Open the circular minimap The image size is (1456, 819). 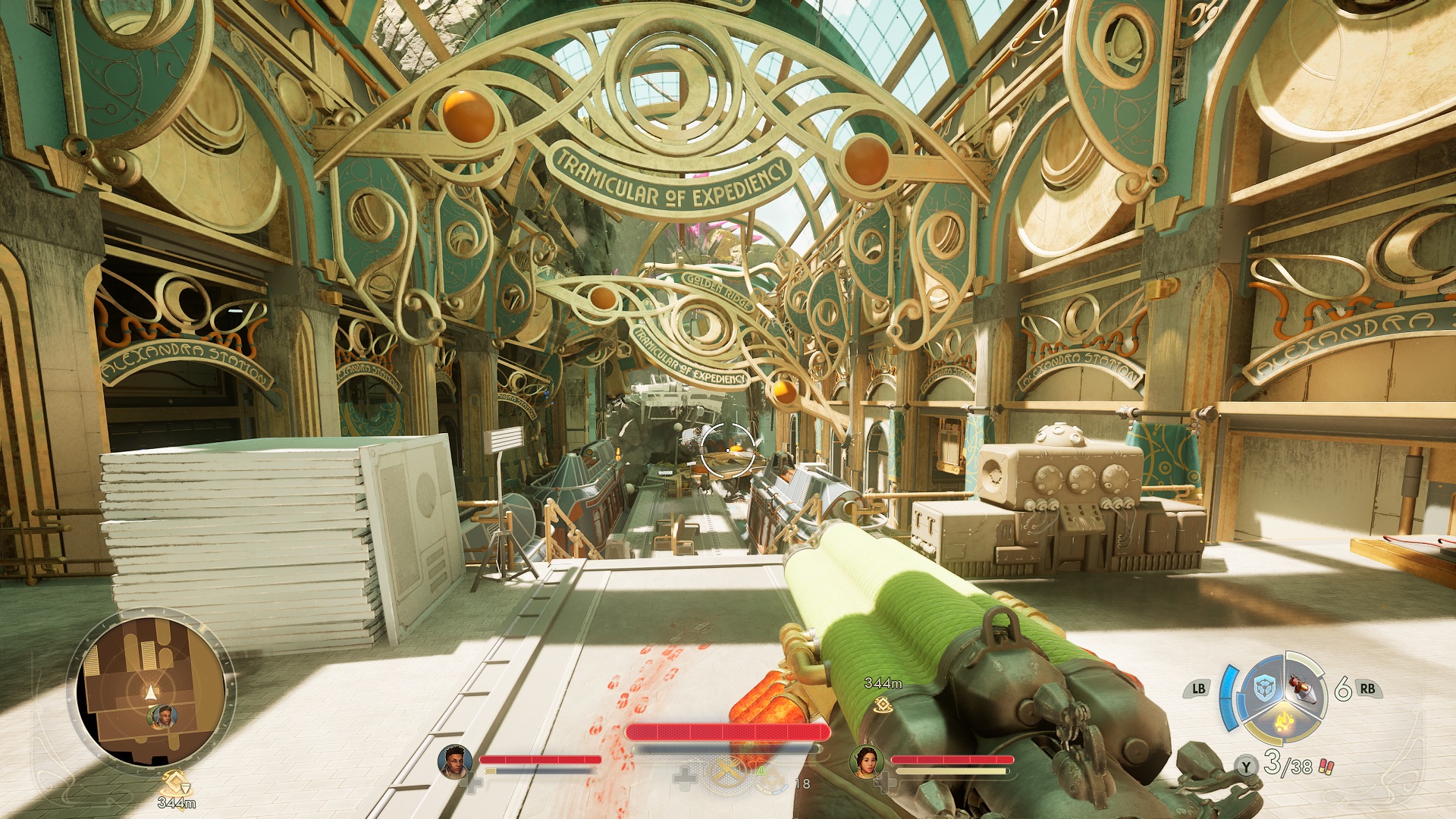click(151, 691)
